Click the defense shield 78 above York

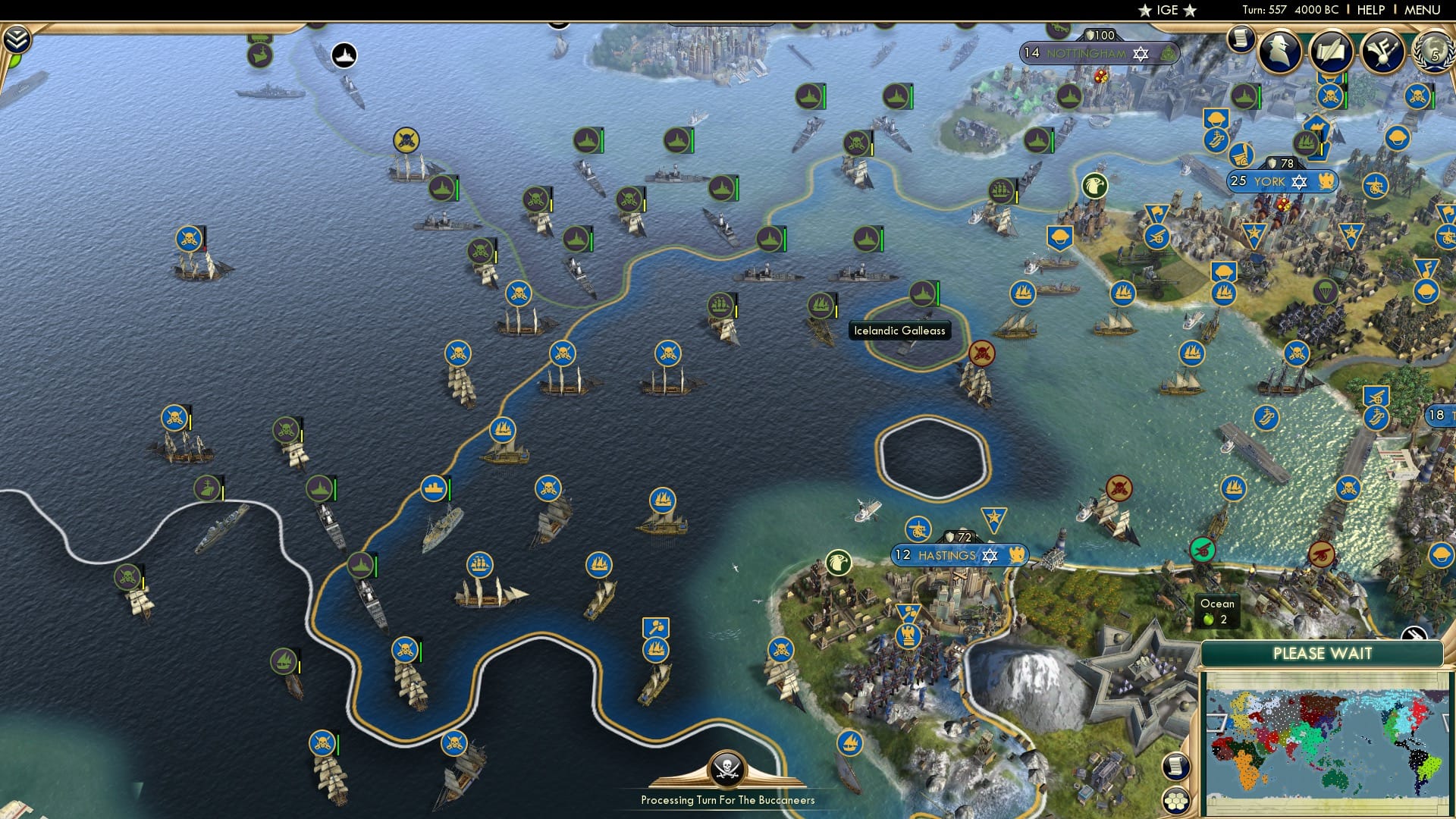tap(1280, 162)
